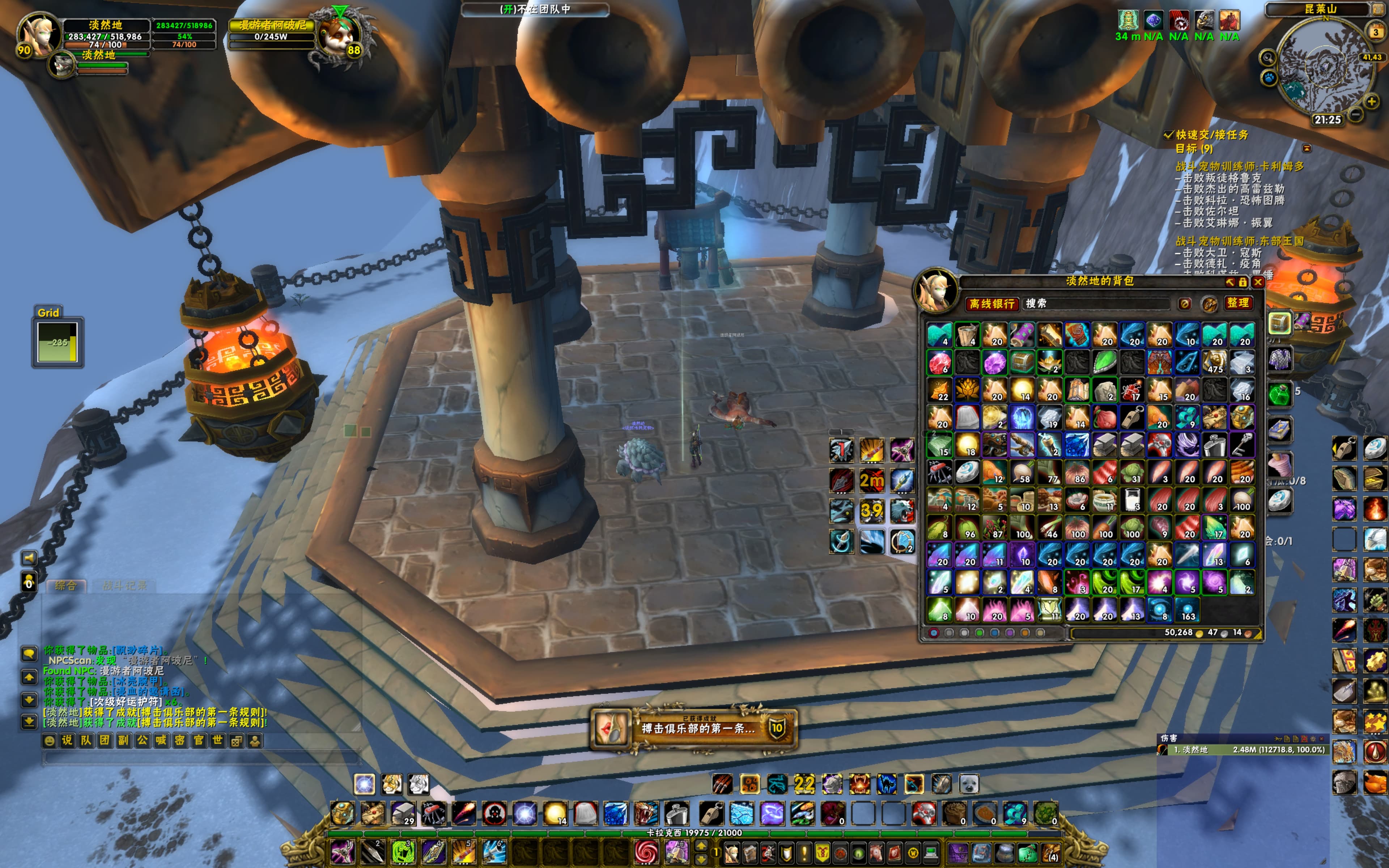Open the 离线银行 offline bank

point(993,304)
